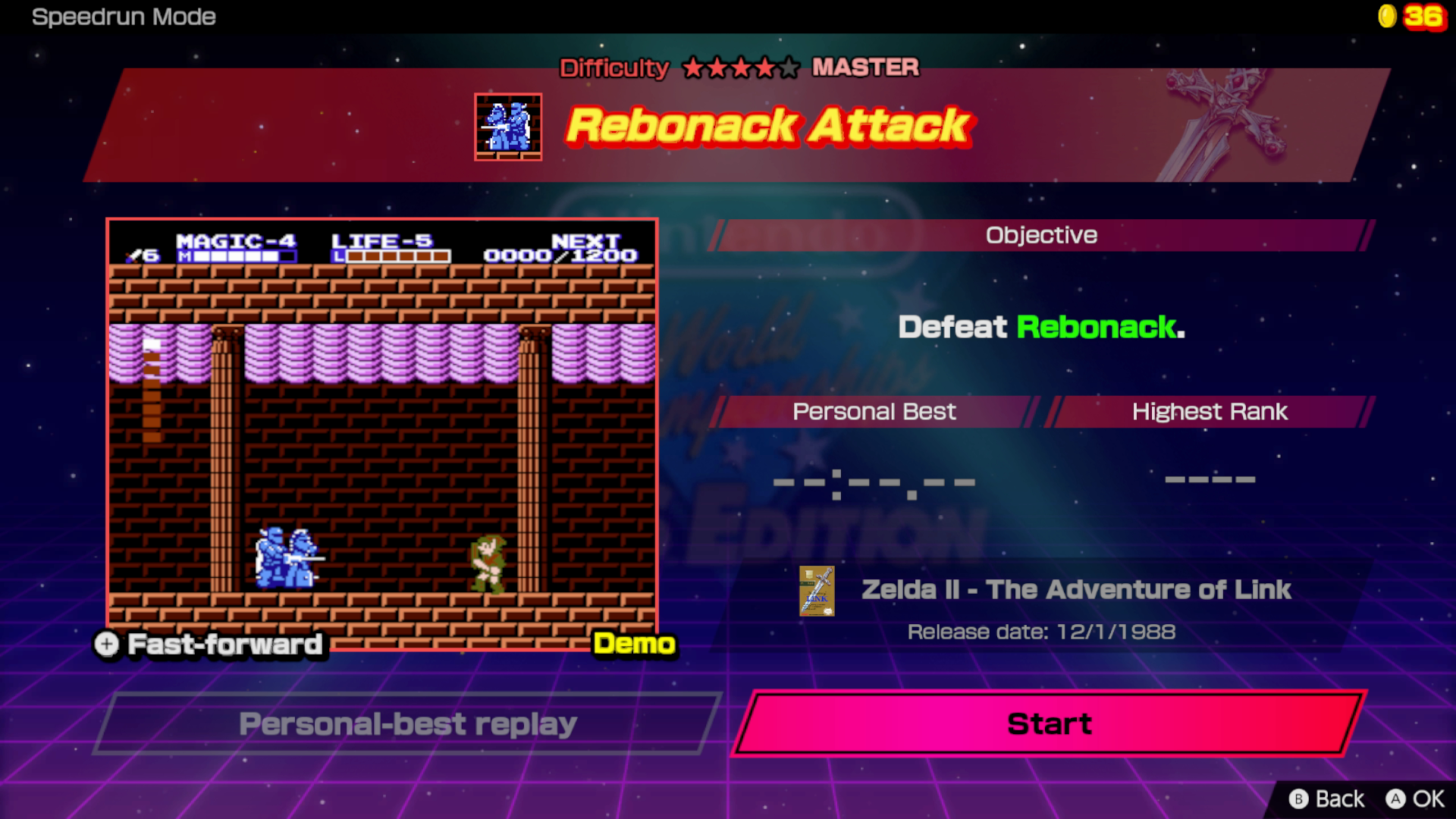Viewport: 1456px width, 819px height.
Task: Click the coin counter icon
Action: [1388, 17]
